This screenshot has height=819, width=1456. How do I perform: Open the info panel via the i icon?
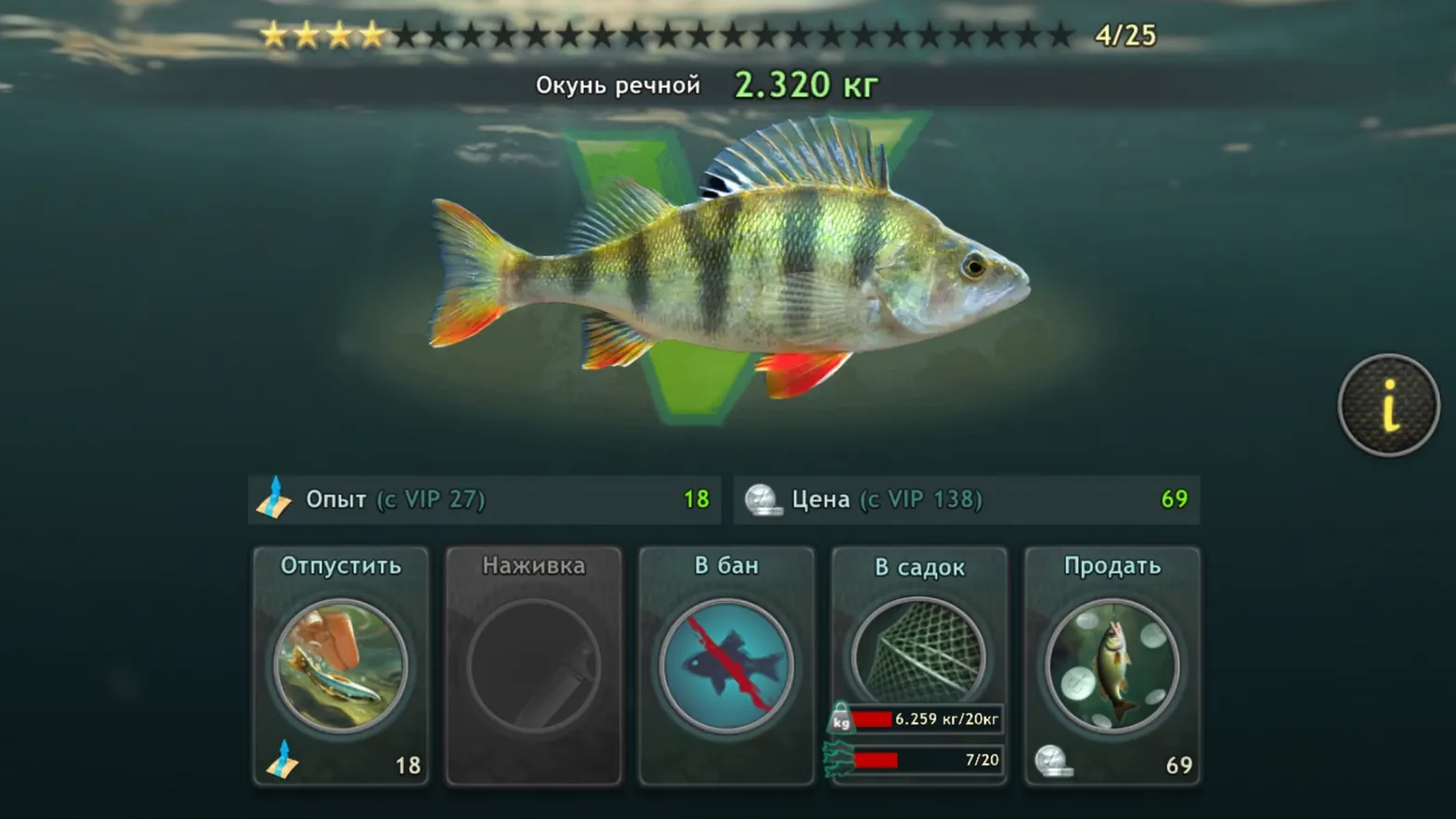coord(1388,406)
